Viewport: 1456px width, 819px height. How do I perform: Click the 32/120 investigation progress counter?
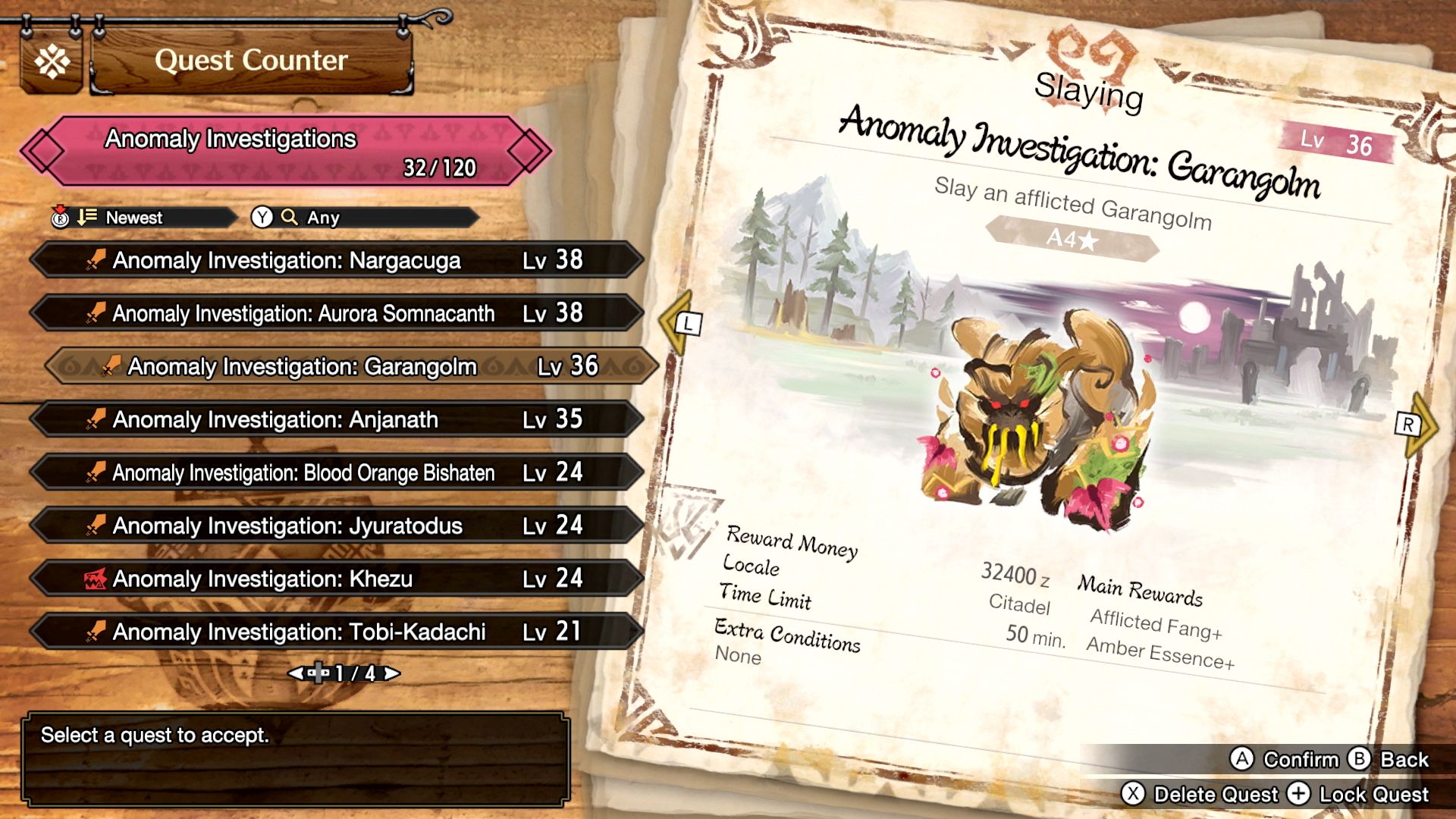[440, 168]
